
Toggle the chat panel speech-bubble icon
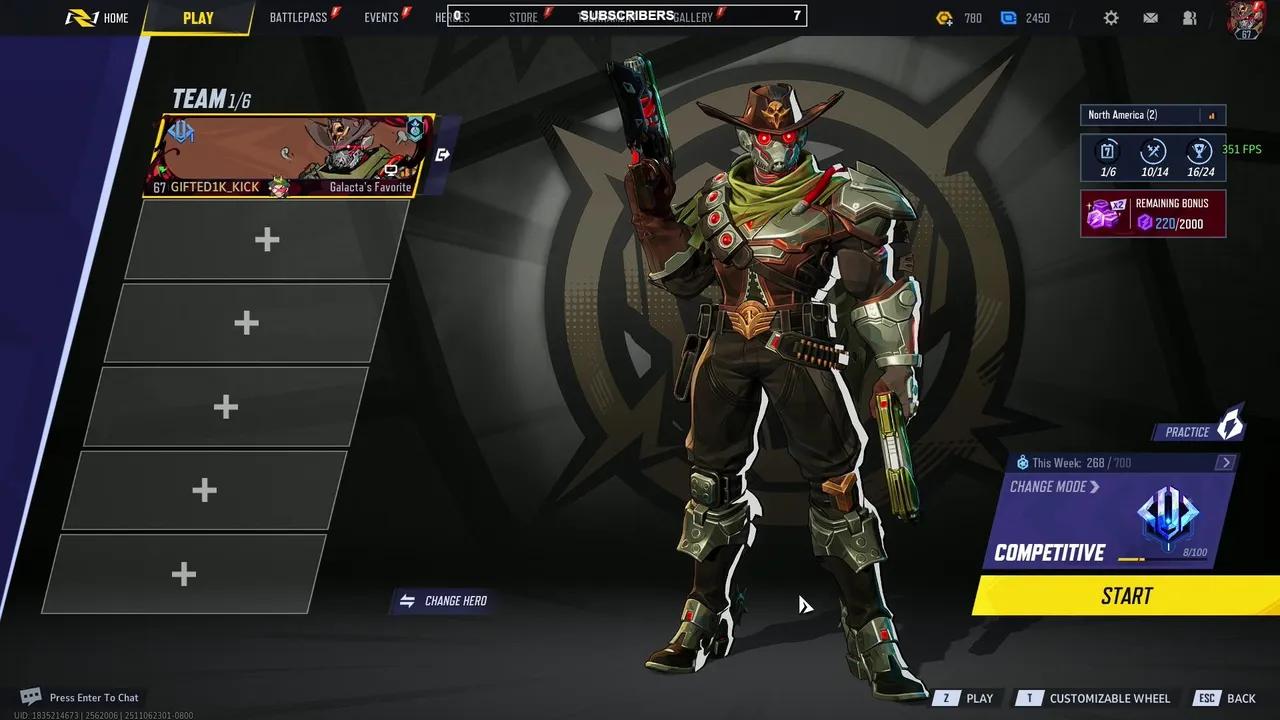[29, 694]
